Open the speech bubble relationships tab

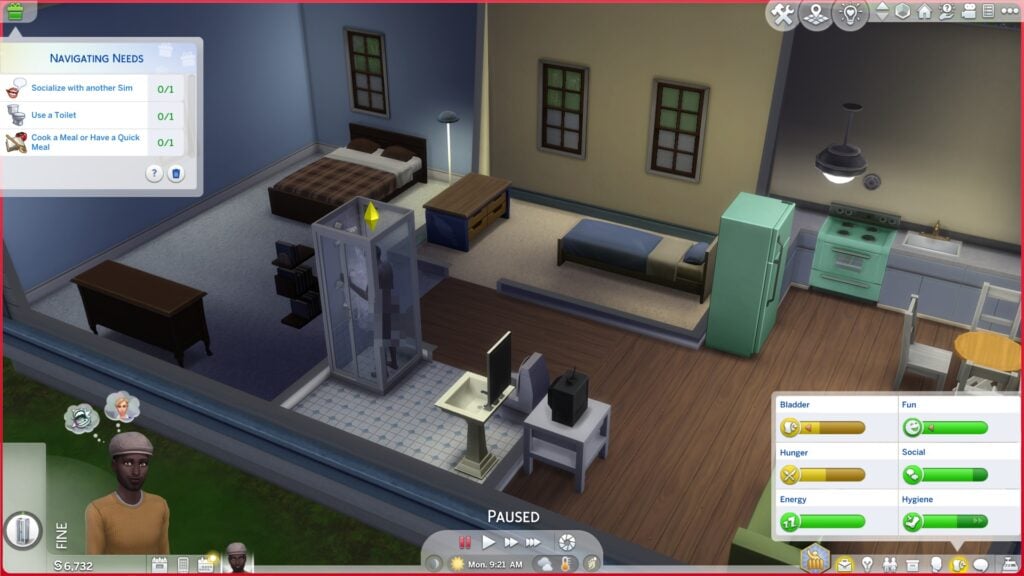[980, 564]
